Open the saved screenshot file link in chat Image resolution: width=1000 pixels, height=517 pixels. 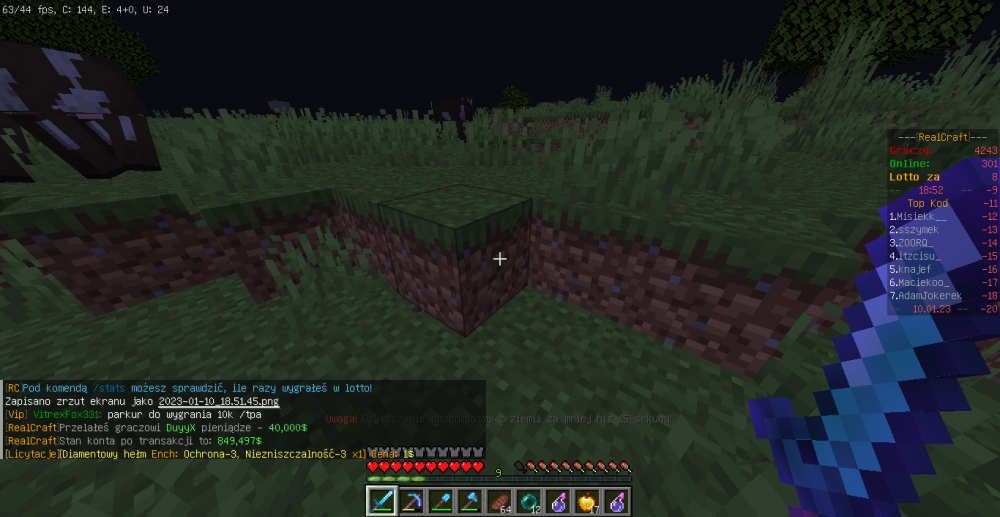click(218, 401)
